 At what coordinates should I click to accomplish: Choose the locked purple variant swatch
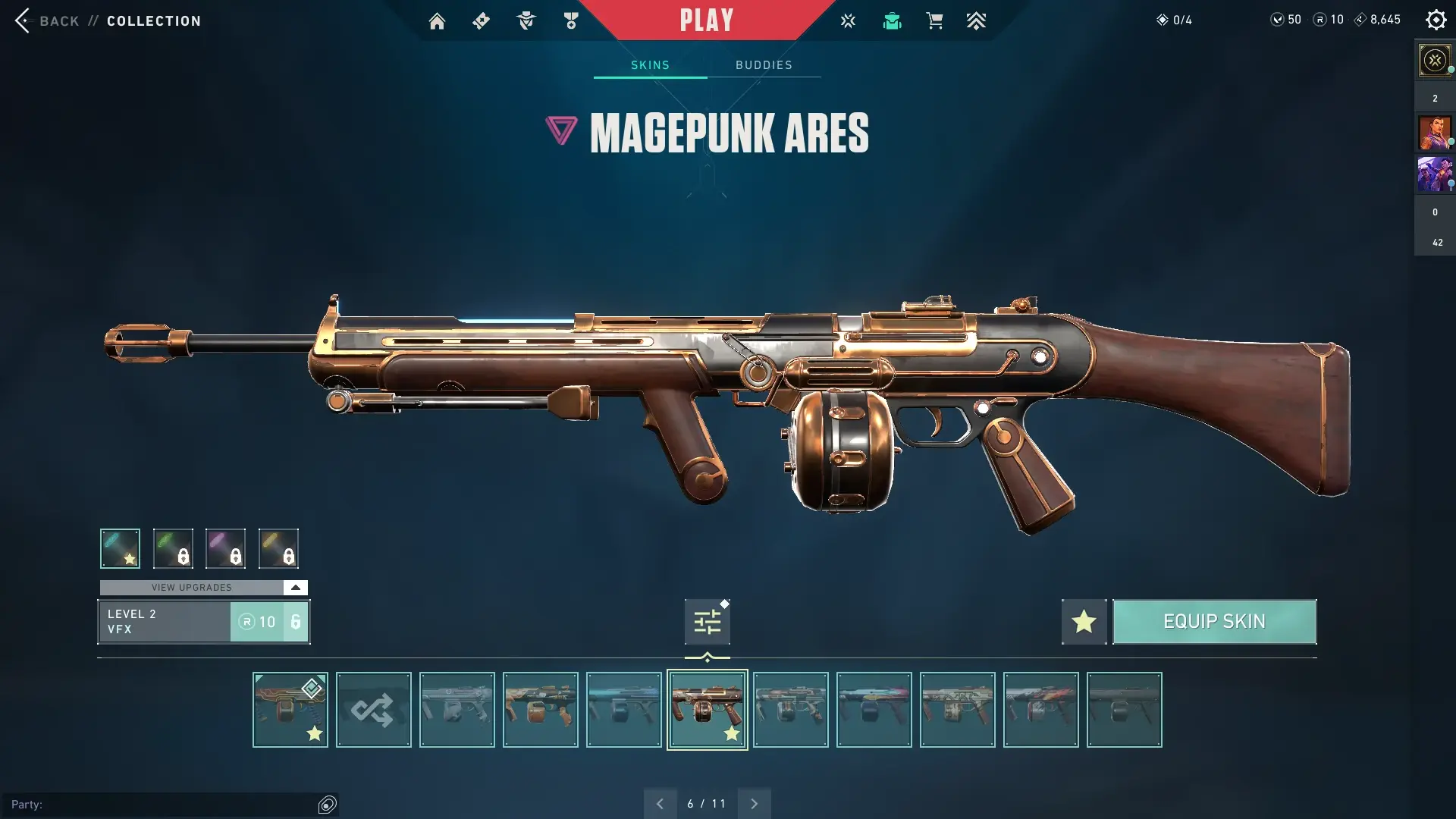[x=225, y=548]
